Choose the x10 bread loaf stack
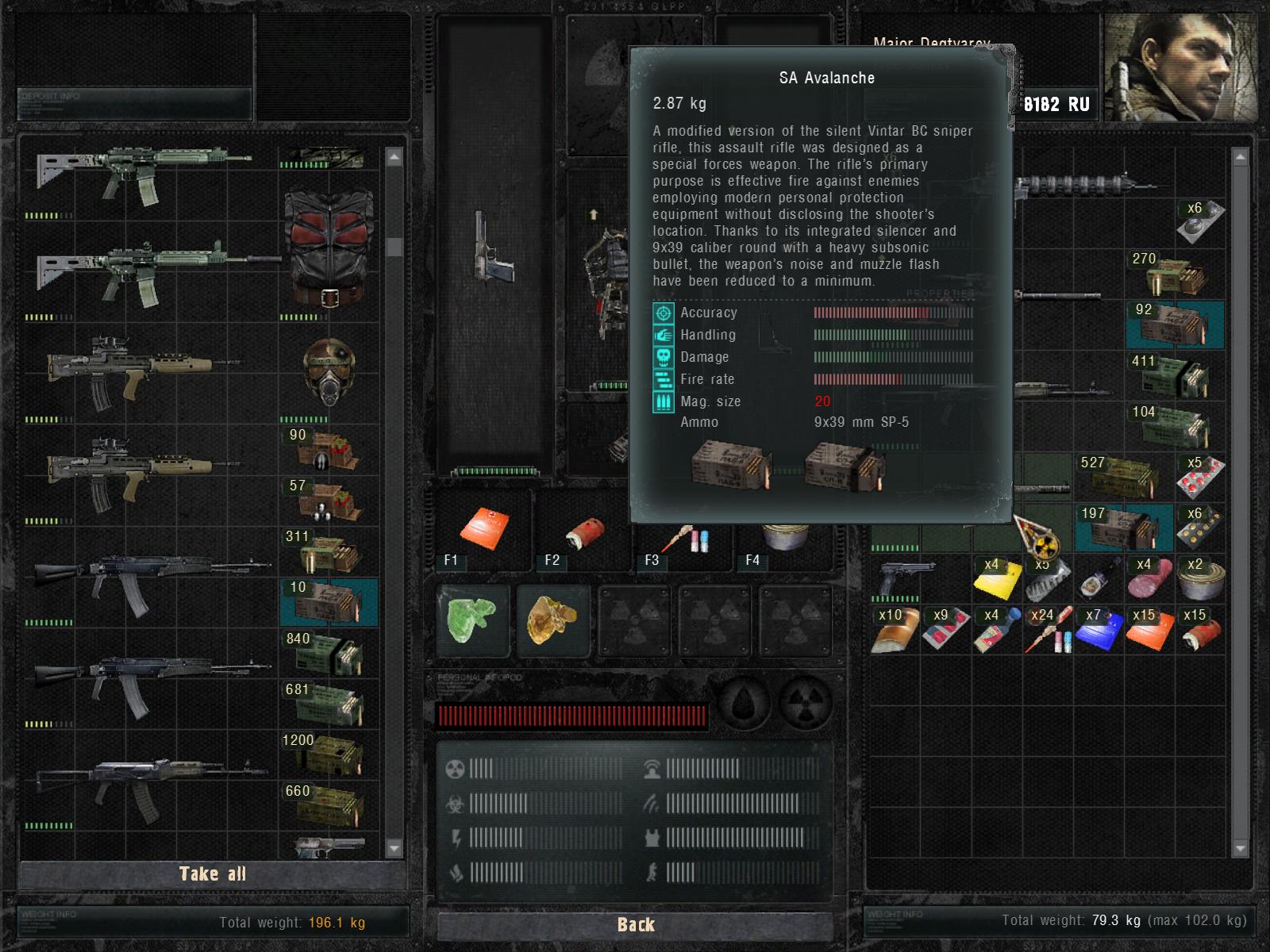 (x=895, y=630)
